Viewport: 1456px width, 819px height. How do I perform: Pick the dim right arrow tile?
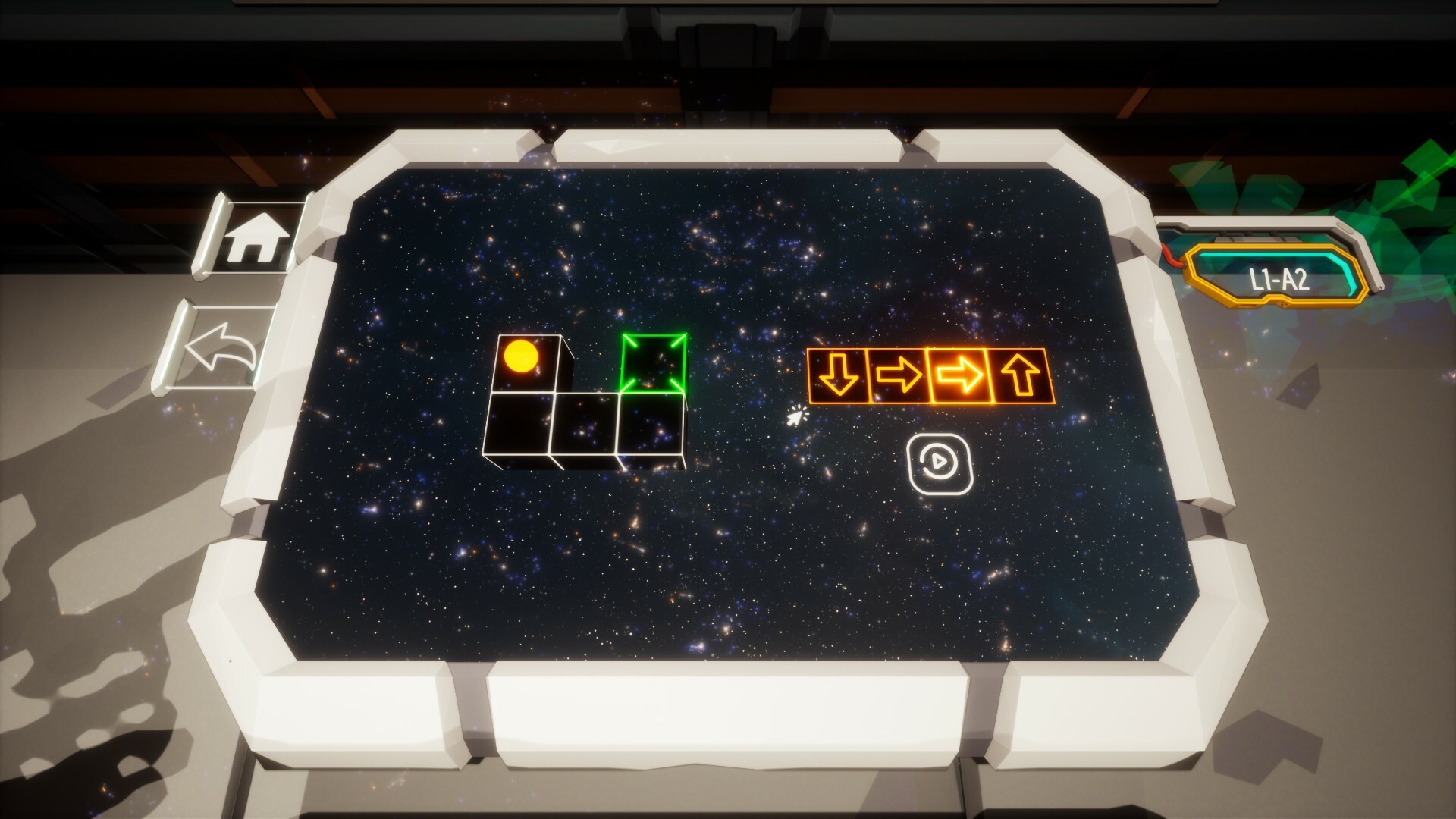click(899, 375)
